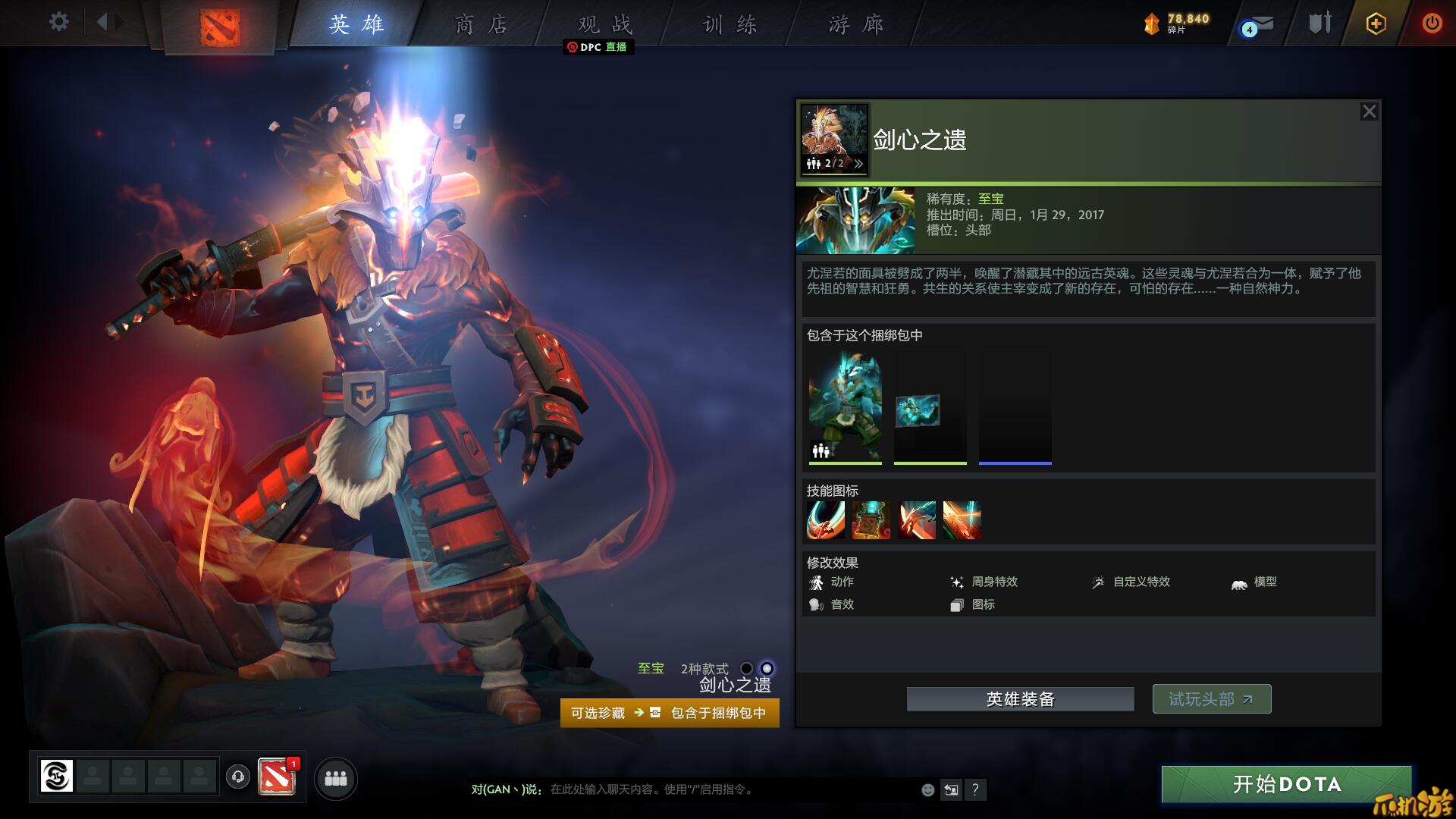Open the chat help question mark

(x=975, y=789)
